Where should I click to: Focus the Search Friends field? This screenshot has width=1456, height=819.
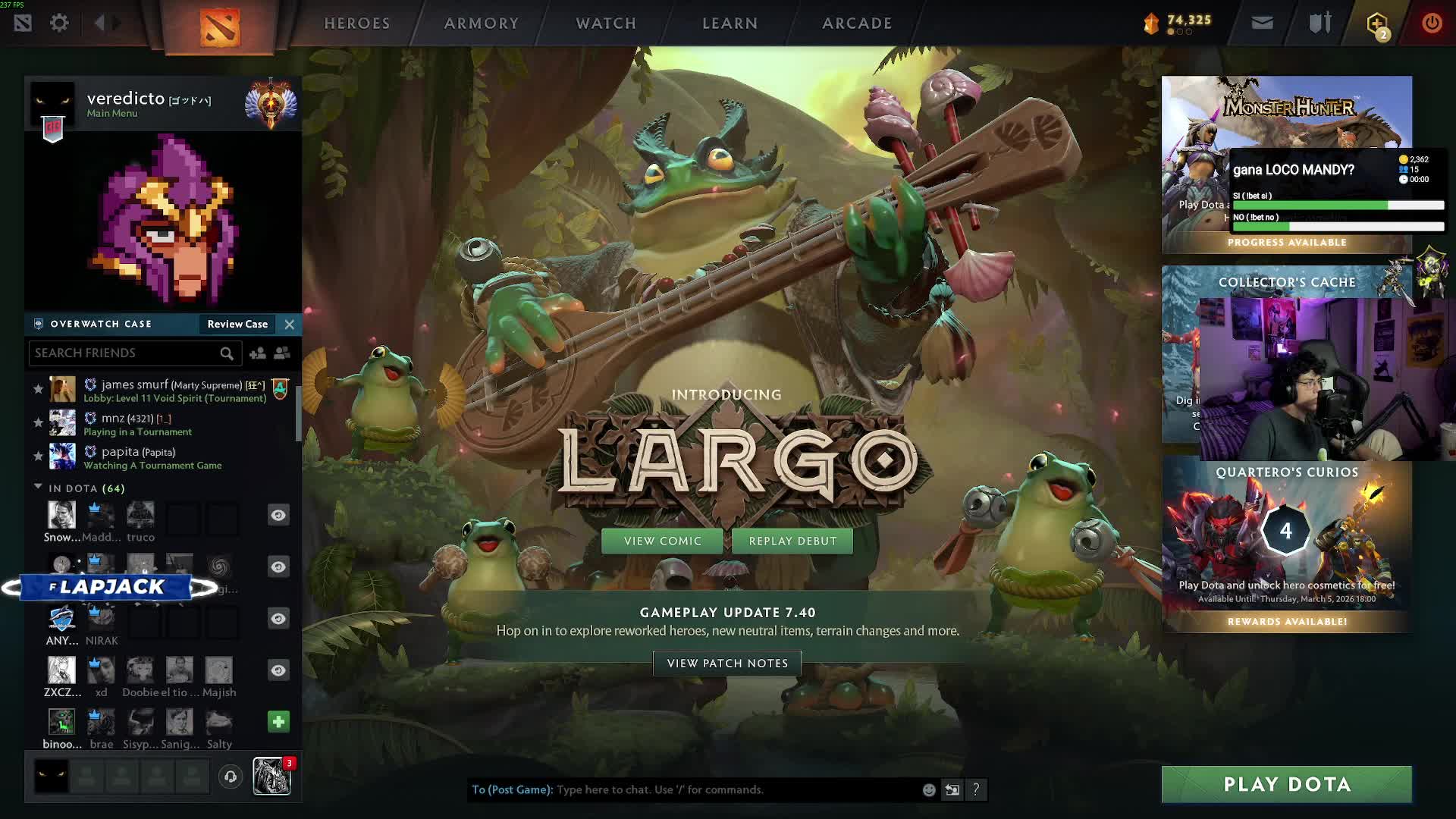(x=125, y=353)
